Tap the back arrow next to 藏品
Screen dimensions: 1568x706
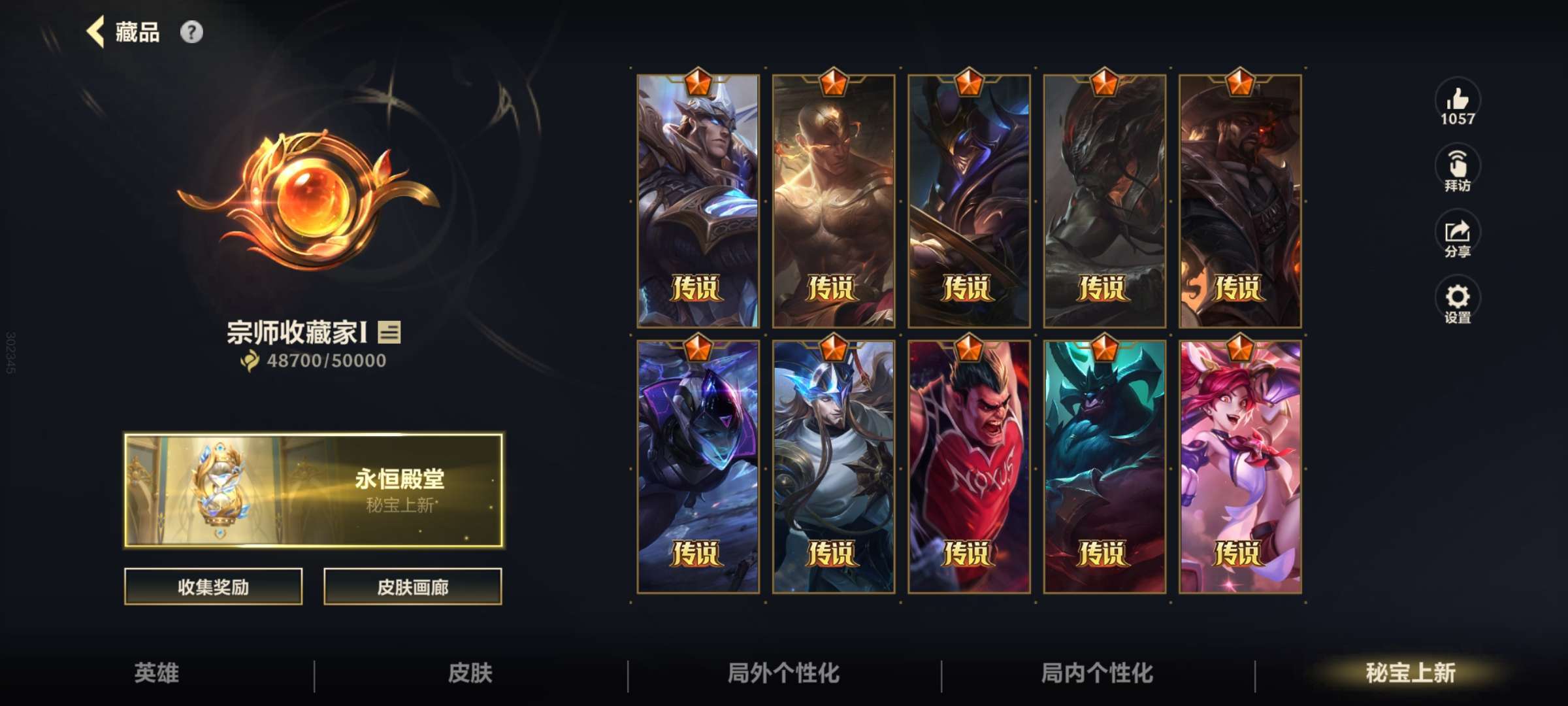pos(95,31)
